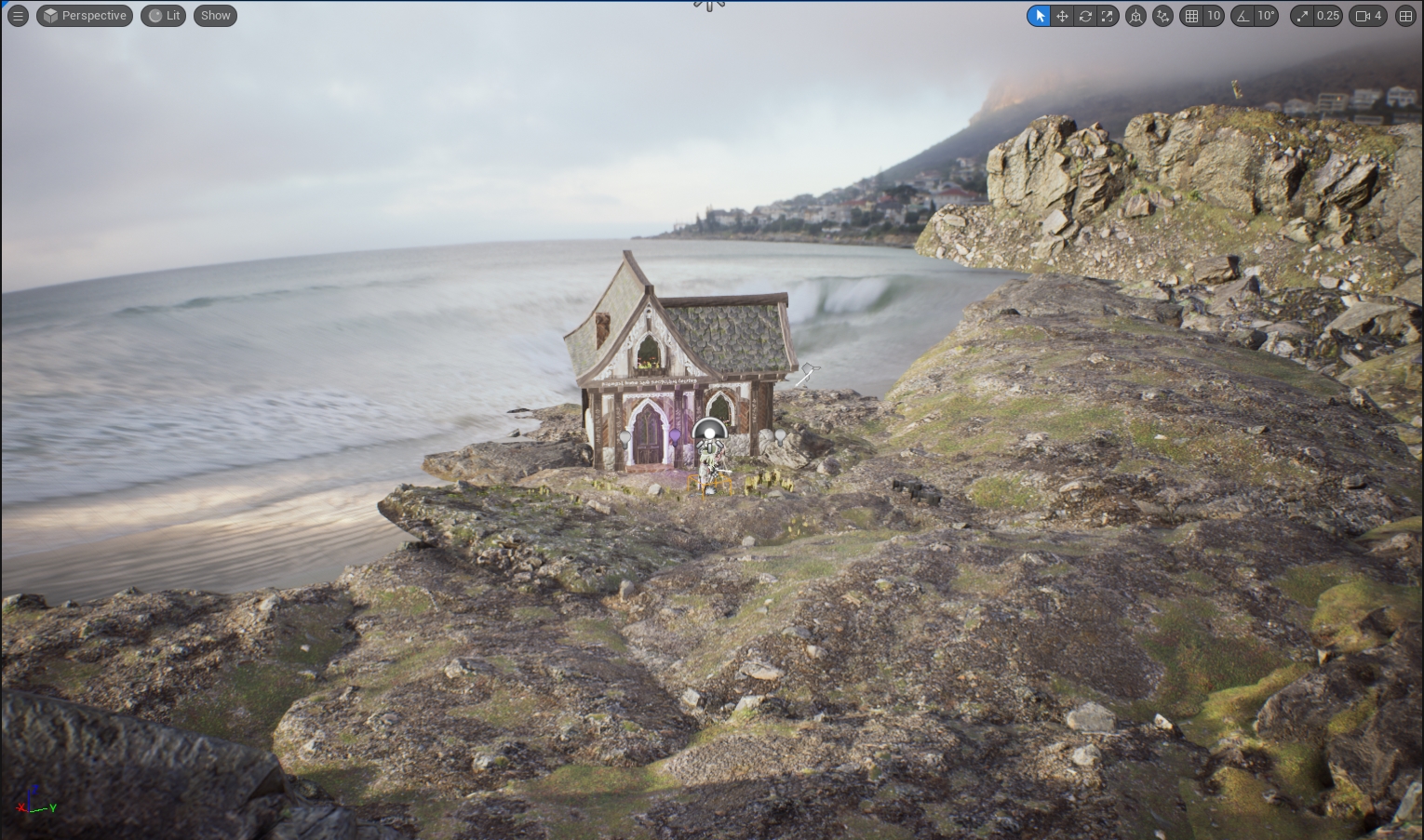Image resolution: width=1424 pixels, height=840 pixels.
Task: Toggle scale snapping with the diagonal arrow icon
Action: pyautogui.click(x=1302, y=16)
